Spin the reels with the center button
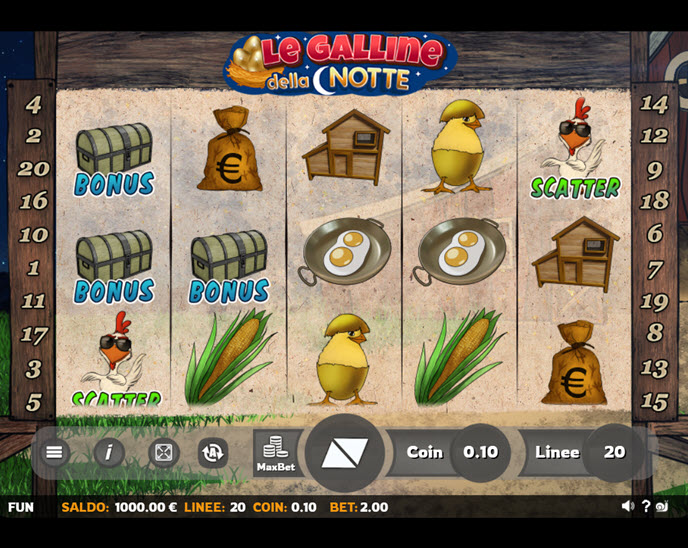 pyautogui.click(x=344, y=453)
